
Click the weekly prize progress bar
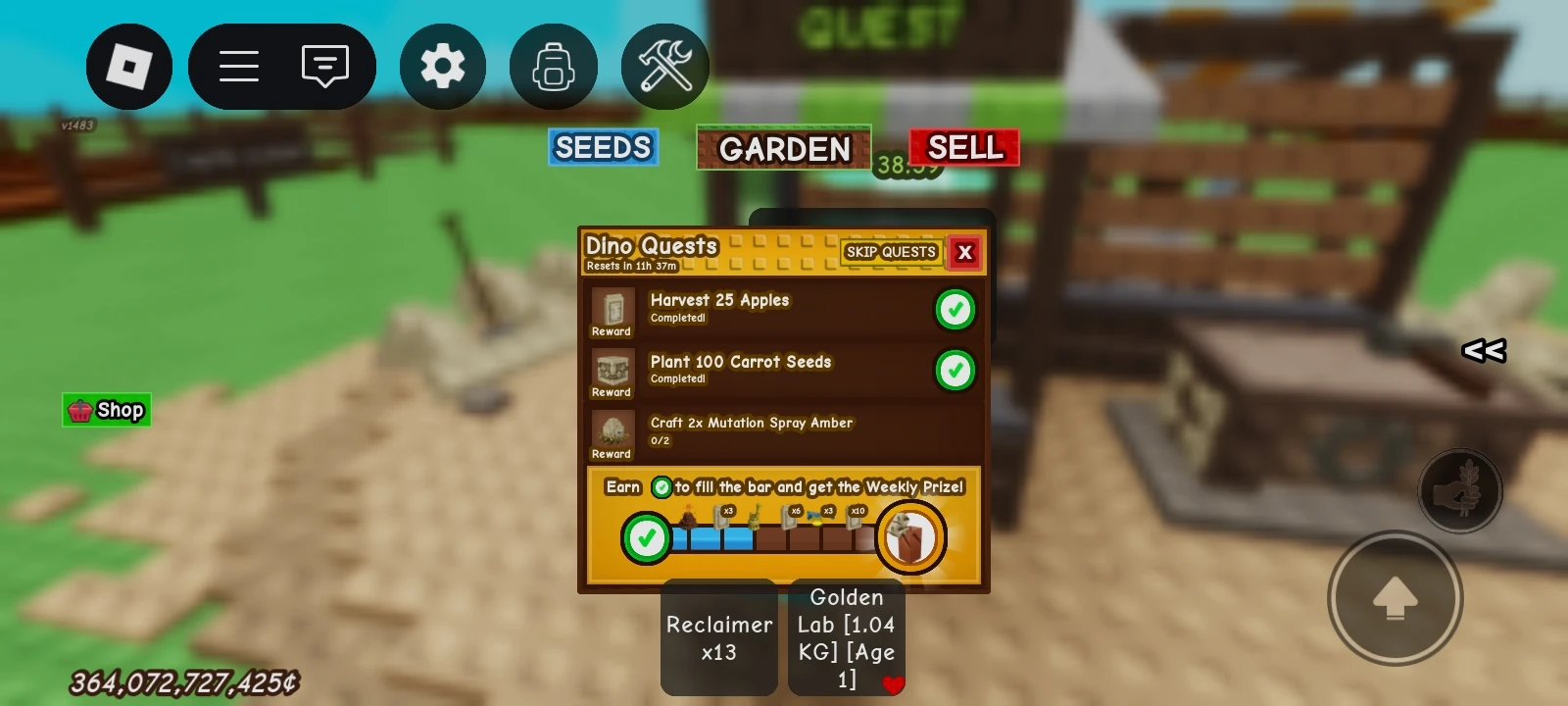pyautogui.click(x=774, y=536)
